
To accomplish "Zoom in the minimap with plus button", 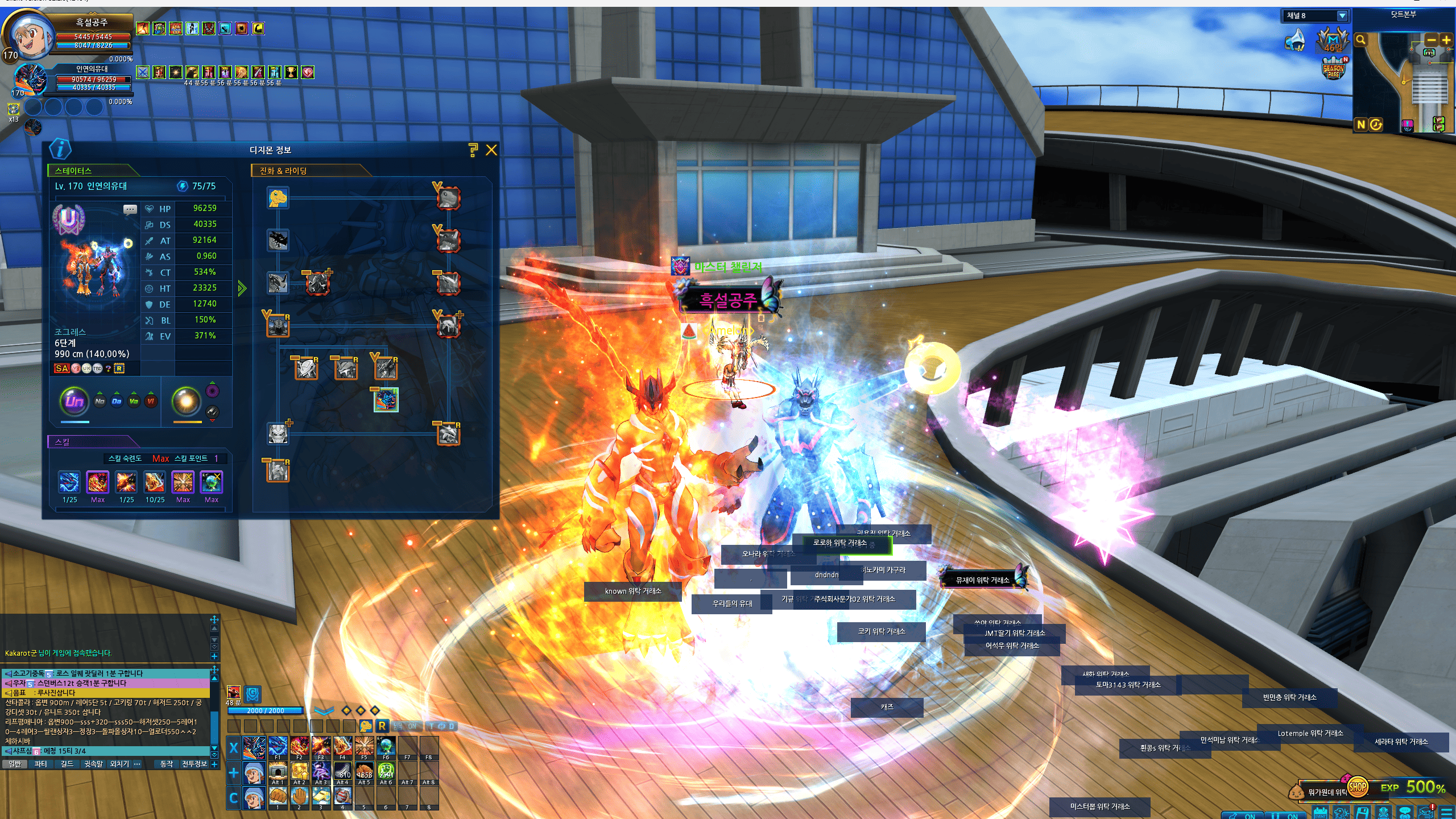I will tap(1446, 40).
